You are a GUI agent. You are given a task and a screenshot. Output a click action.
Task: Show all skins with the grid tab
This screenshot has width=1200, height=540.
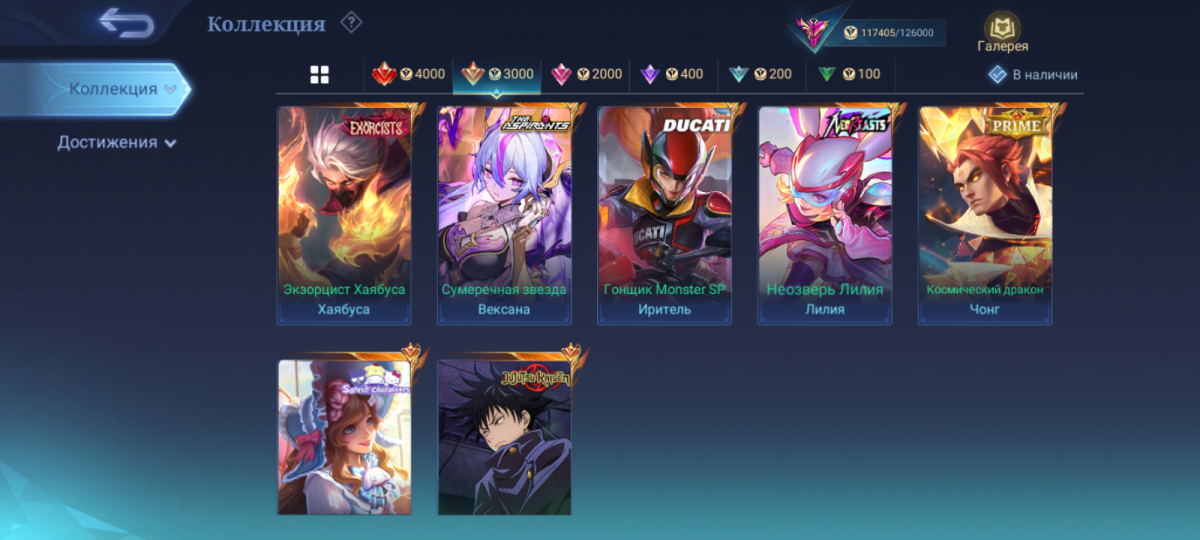(x=319, y=74)
